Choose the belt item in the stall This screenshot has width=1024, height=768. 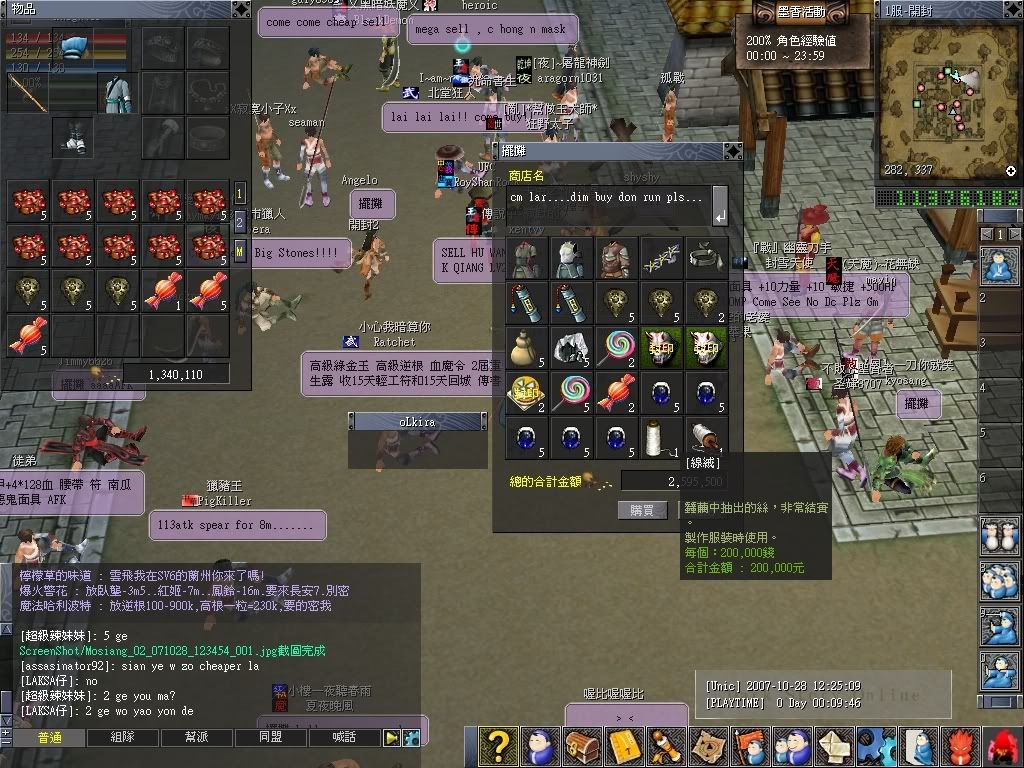coord(706,257)
